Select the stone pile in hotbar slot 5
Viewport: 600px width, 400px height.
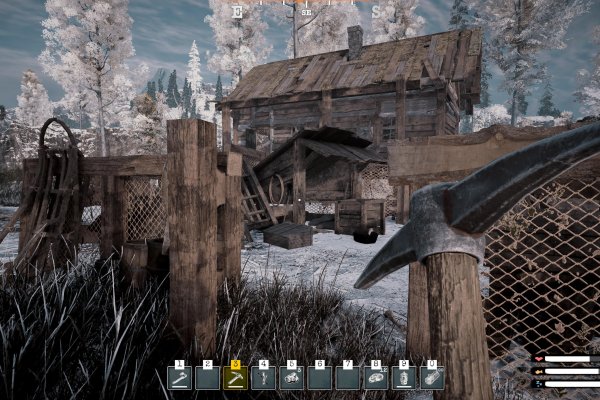click(292, 378)
